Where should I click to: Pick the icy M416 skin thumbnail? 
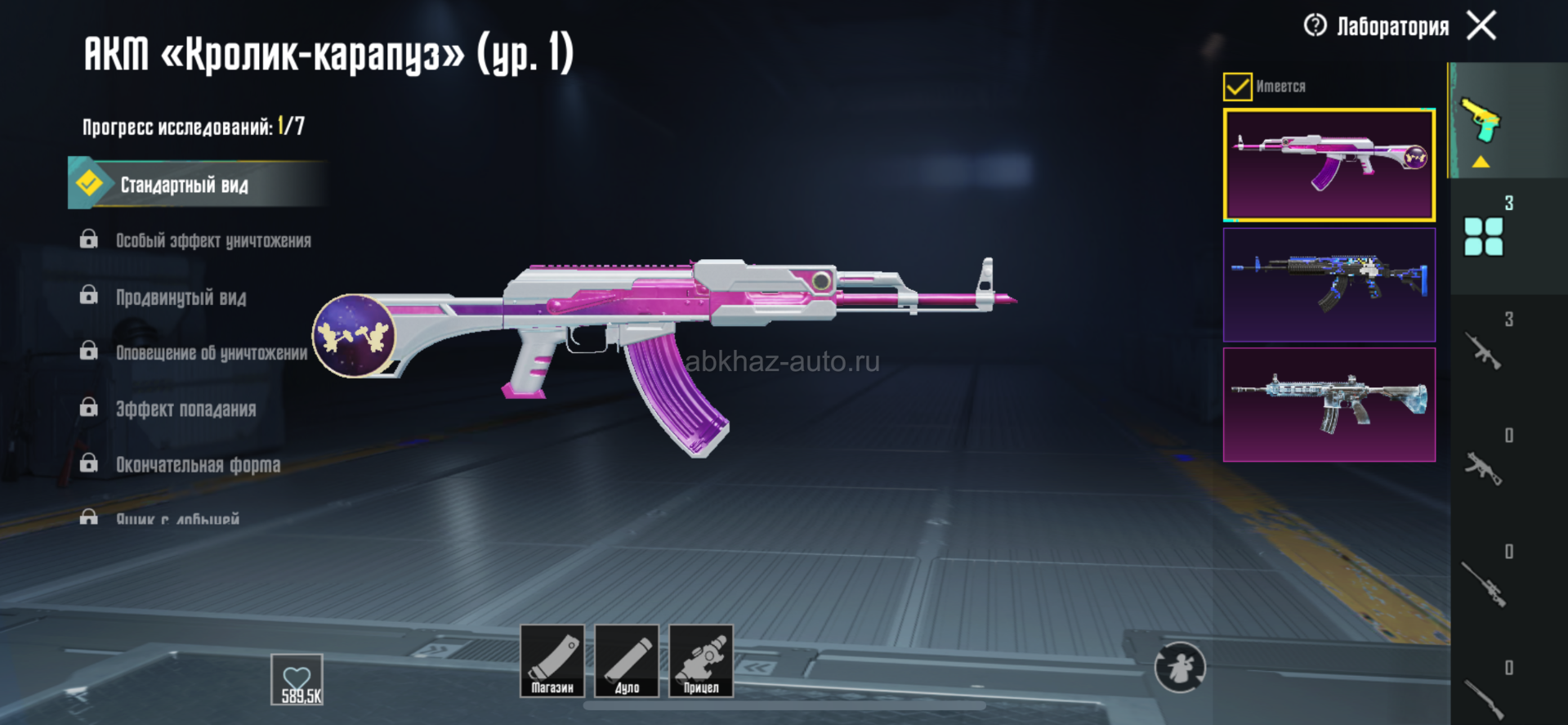click(x=1329, y=405)
